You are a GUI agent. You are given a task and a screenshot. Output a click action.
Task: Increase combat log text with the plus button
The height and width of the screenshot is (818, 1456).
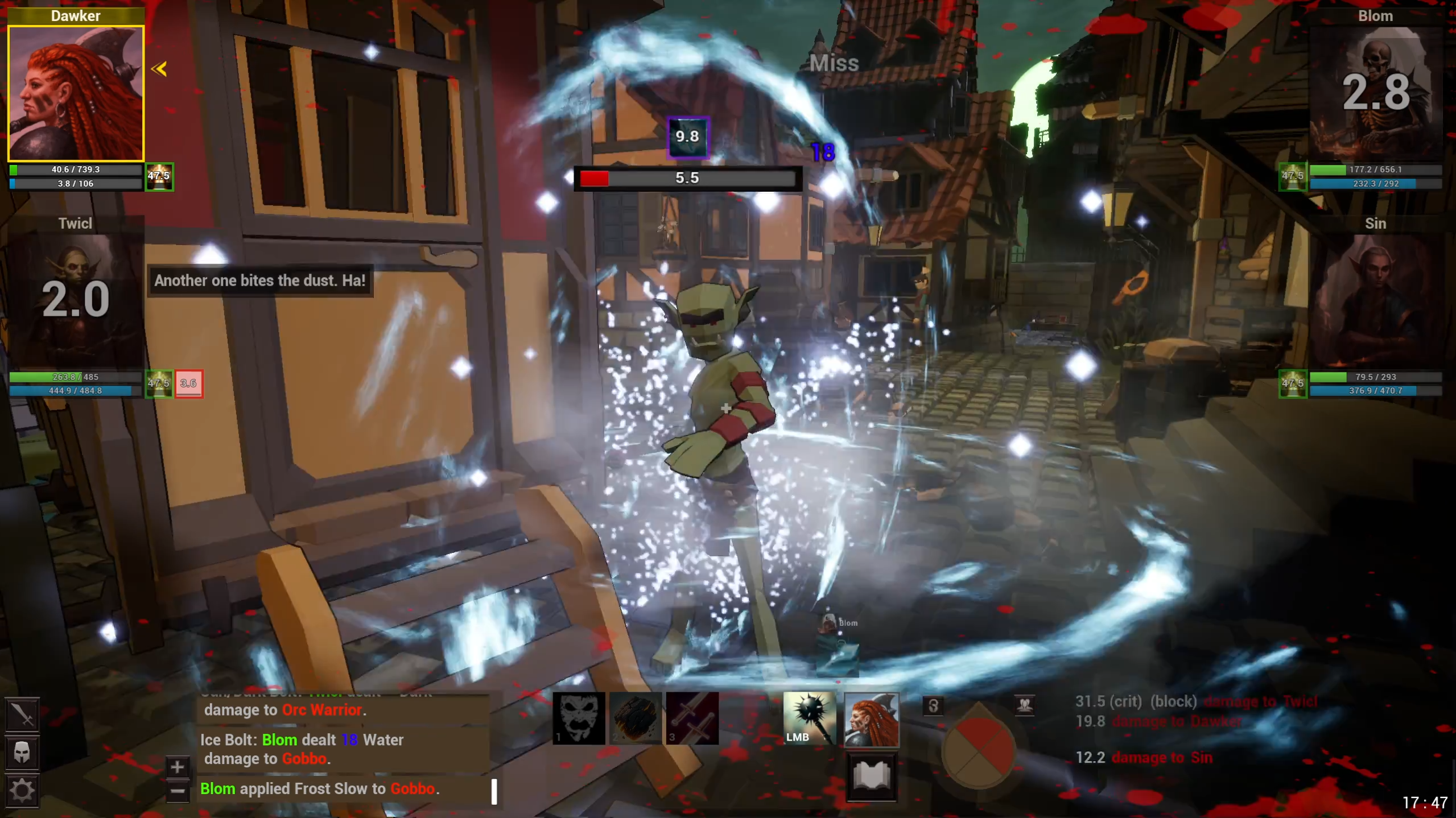pos(177,766)
